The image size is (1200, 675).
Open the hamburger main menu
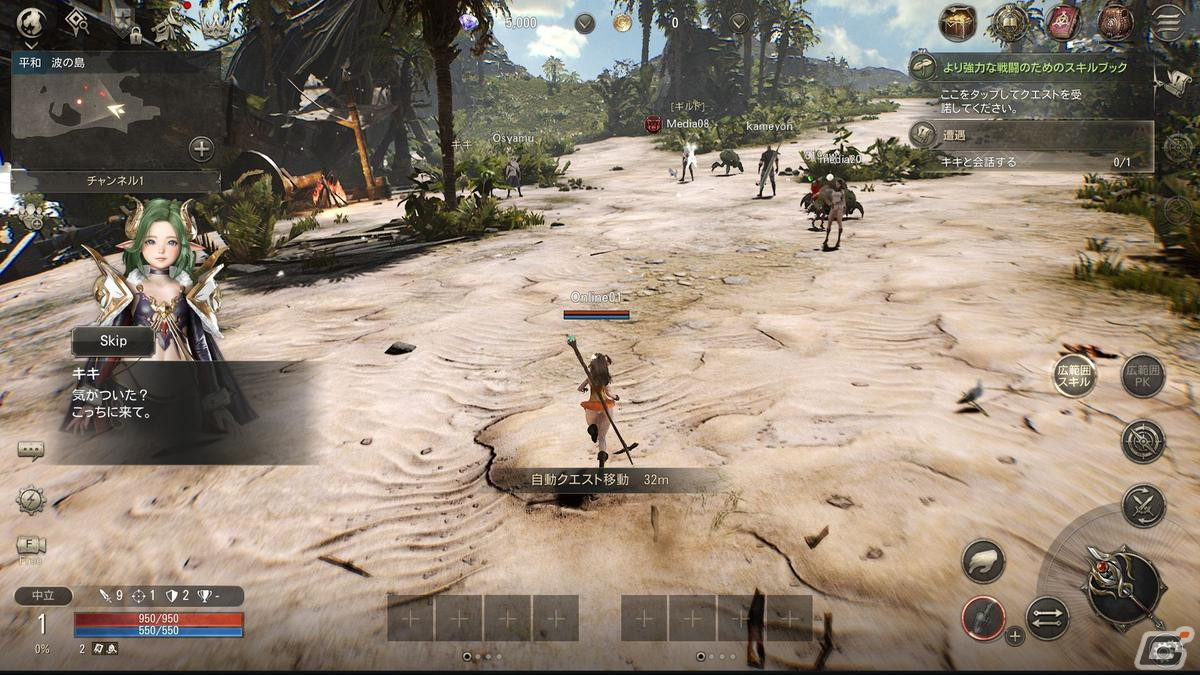click(x=1167, y=22)
